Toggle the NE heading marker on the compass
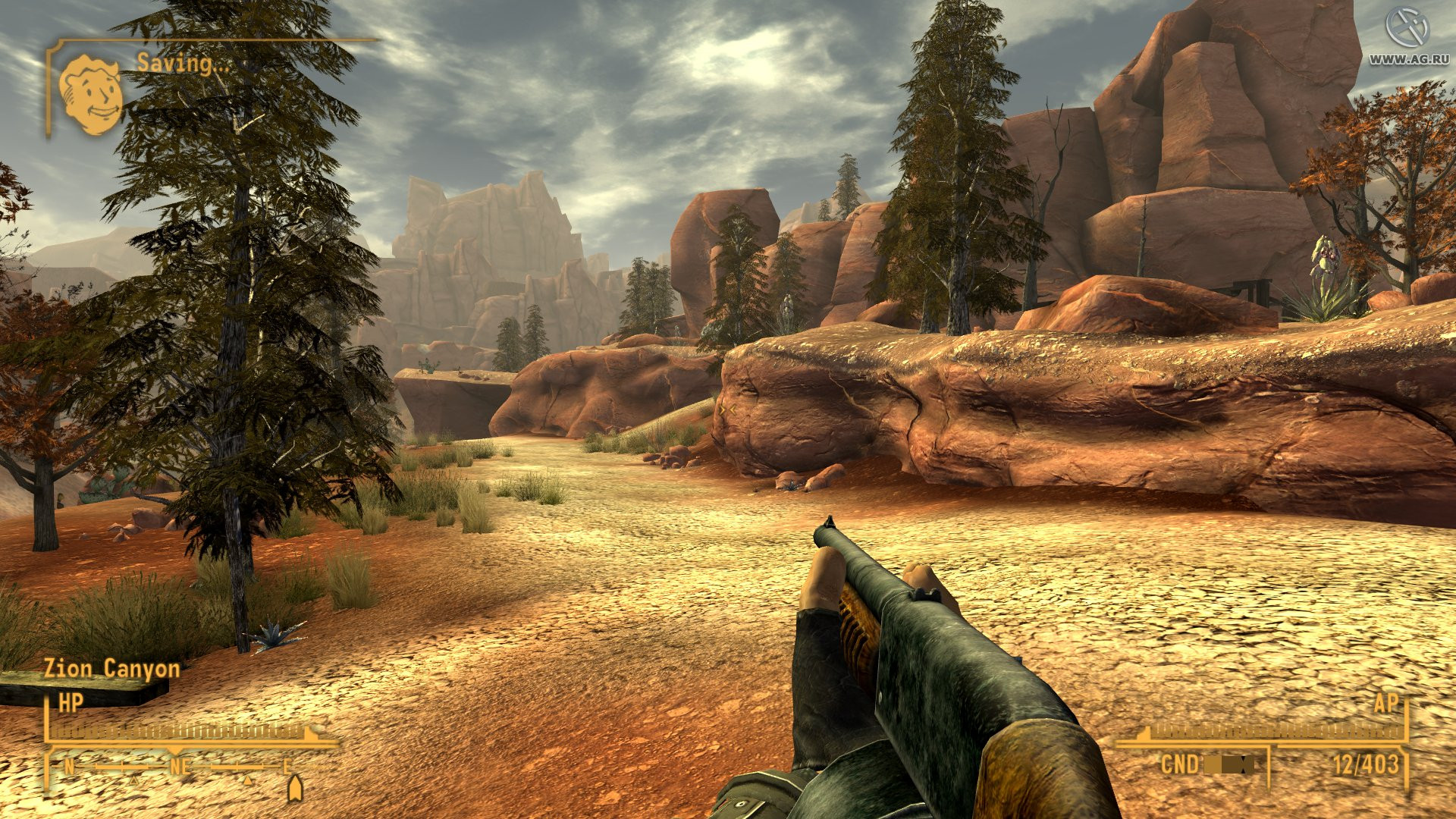 pos(178,767)
